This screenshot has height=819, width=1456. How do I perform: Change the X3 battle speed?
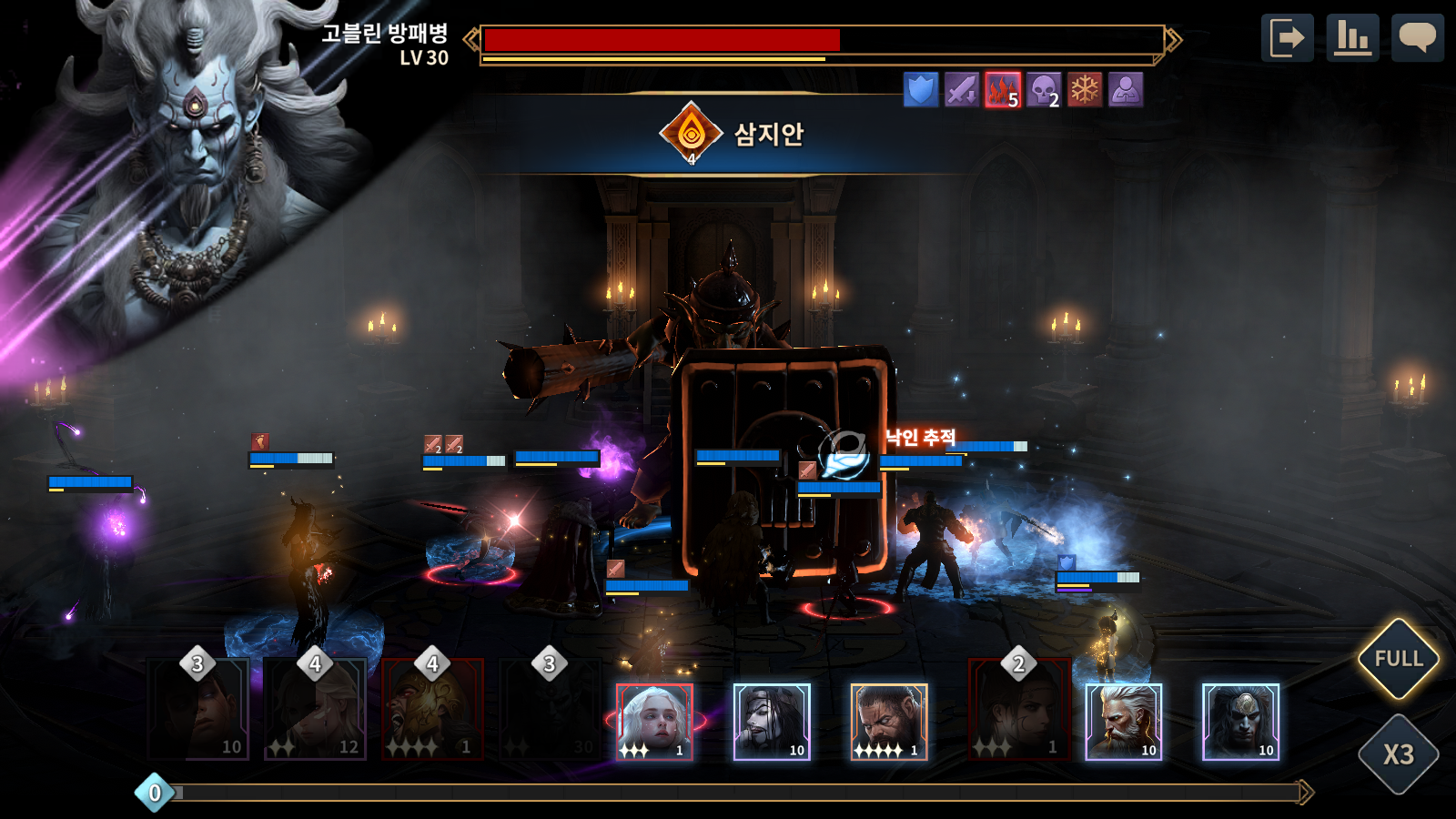1398,754
